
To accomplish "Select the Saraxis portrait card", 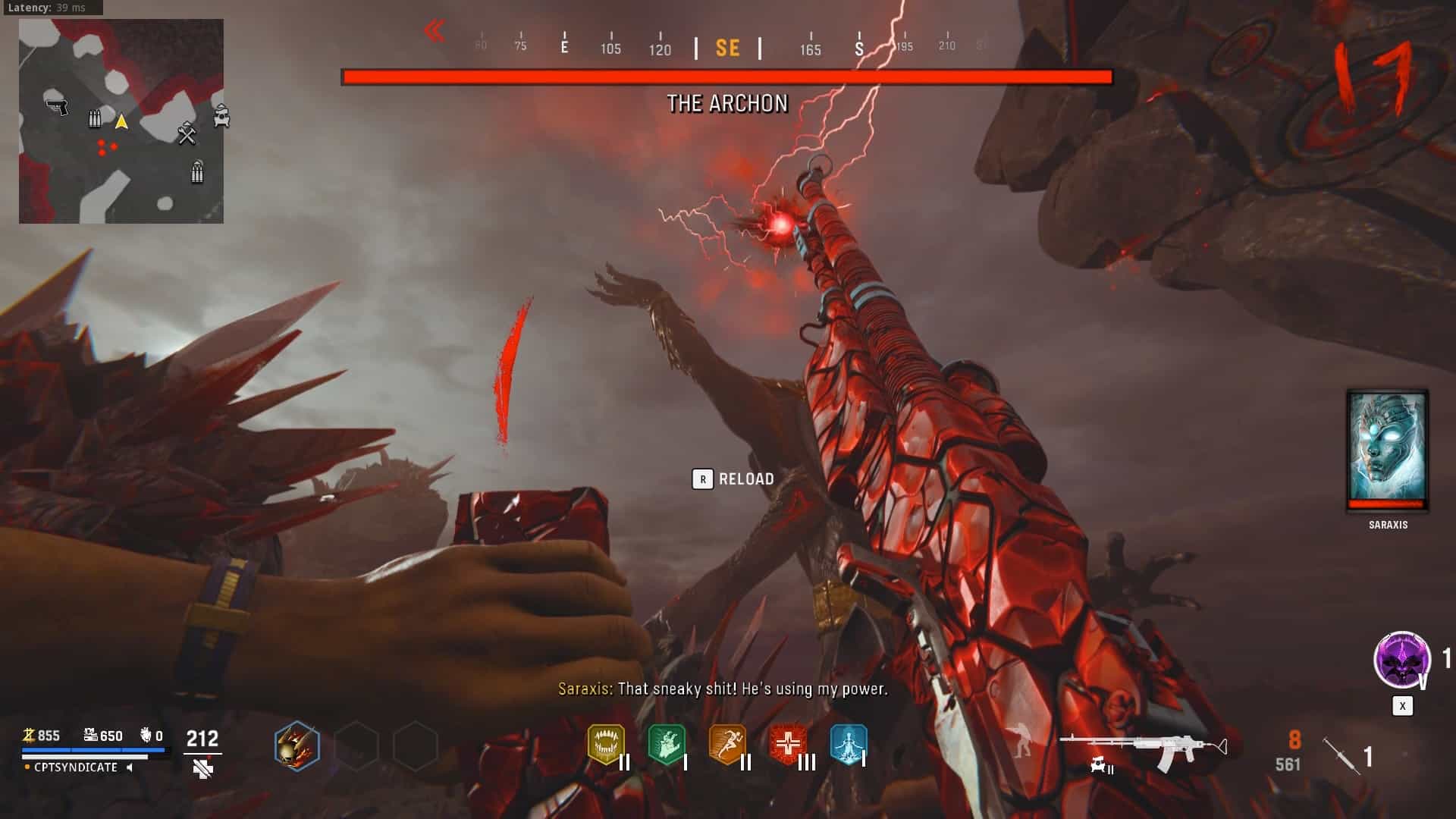I will tap(1387, 450).
